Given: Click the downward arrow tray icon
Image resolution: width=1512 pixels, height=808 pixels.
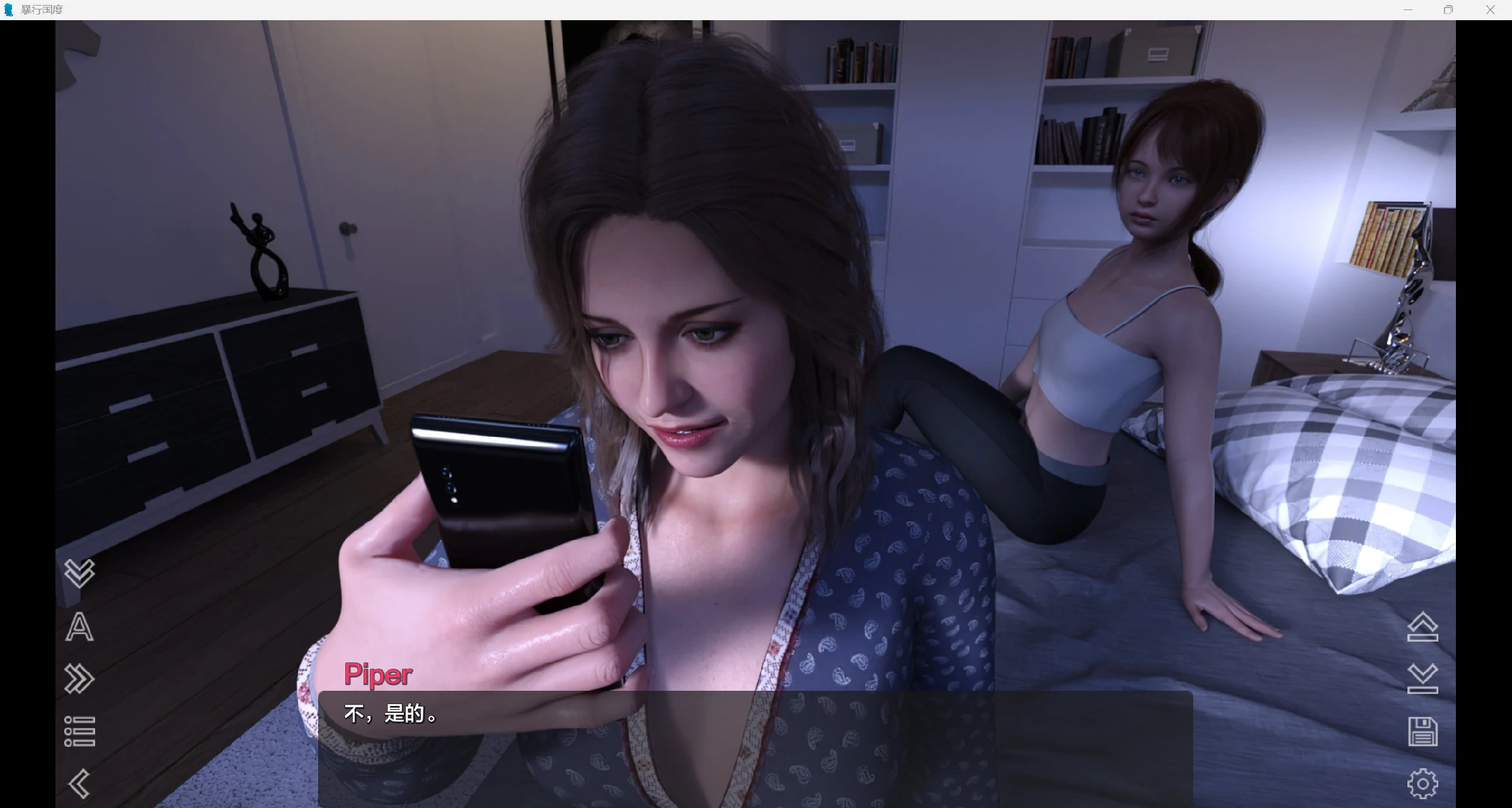Looking at the screenshot, I should [x=1423, y=679].
